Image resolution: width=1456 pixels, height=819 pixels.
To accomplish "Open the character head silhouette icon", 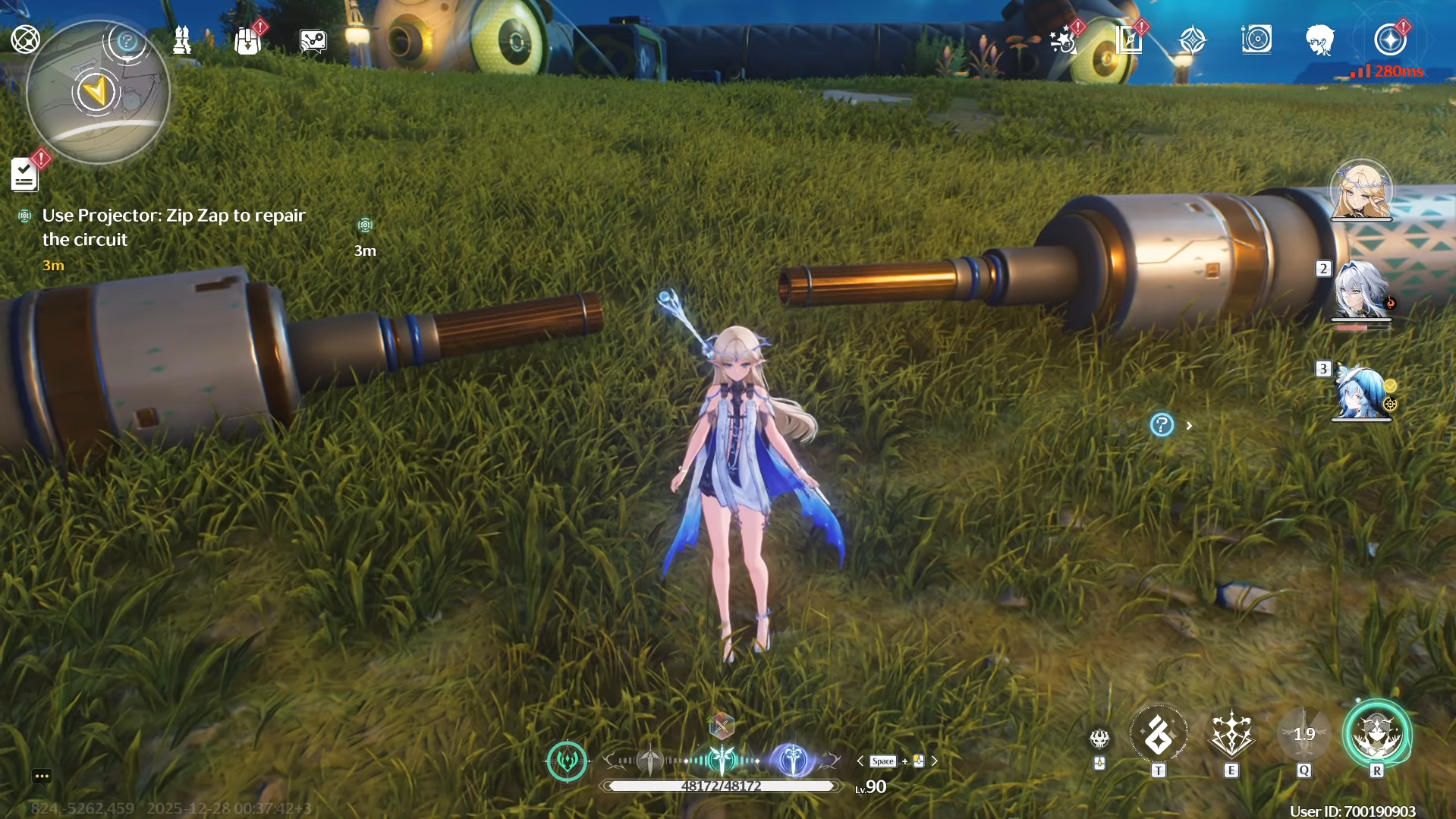I will pyautogui.click(x=1320, y=39).
